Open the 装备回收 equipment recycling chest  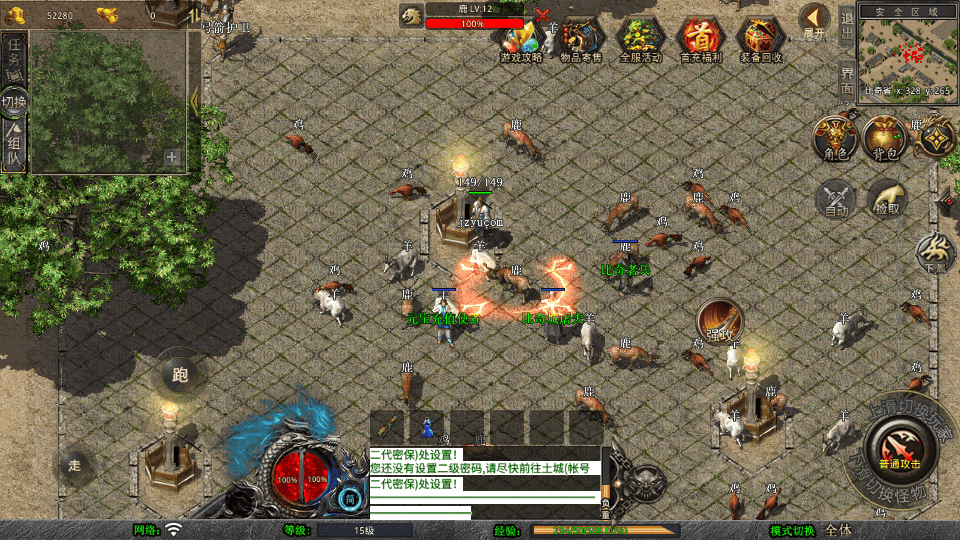761,40
